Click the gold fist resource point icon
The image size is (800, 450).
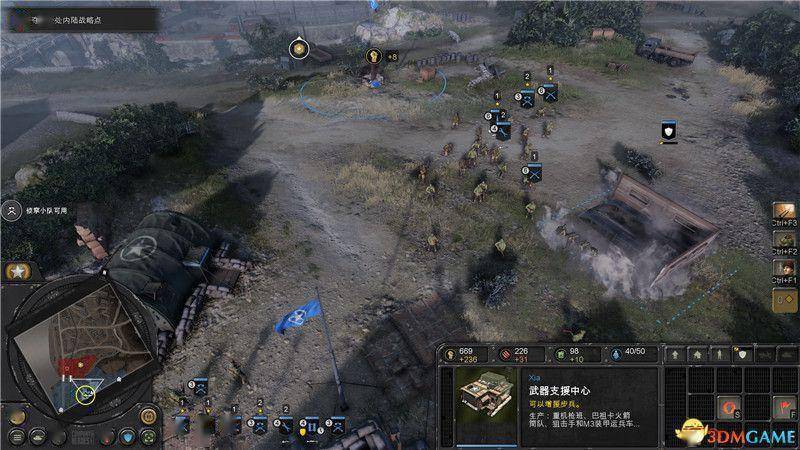click(376, 57)
